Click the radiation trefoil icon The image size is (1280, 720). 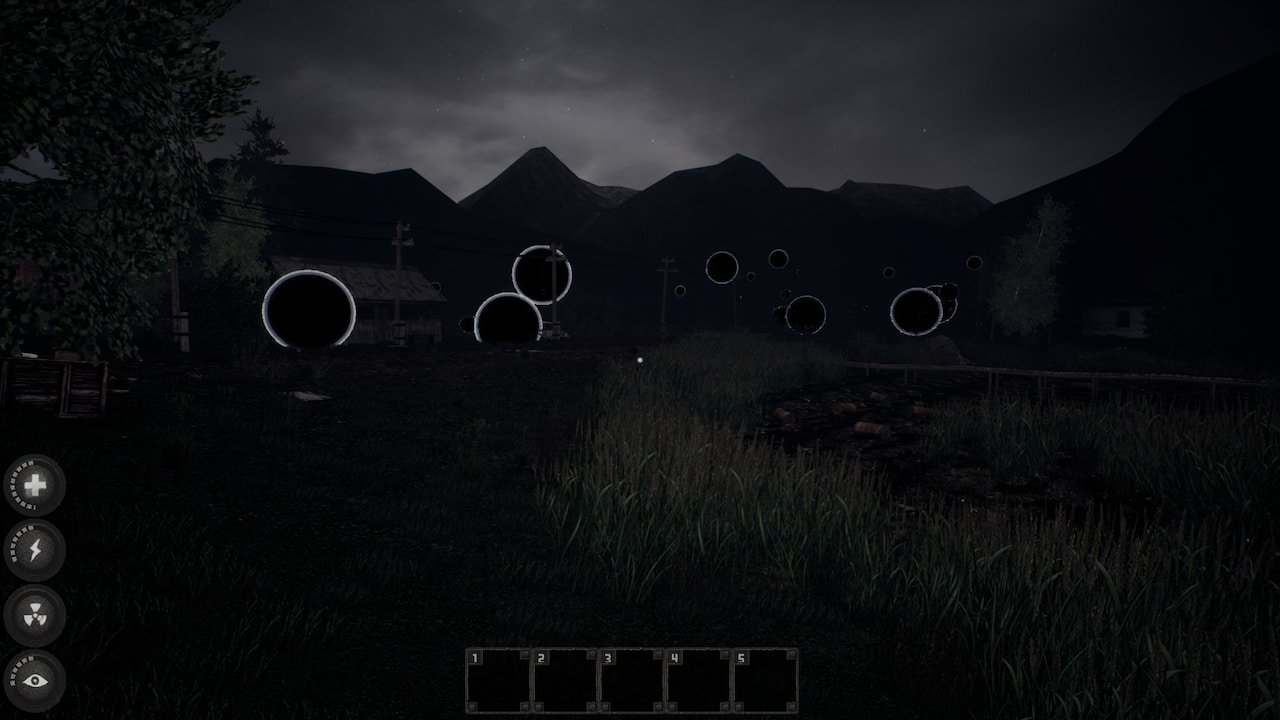35,616
